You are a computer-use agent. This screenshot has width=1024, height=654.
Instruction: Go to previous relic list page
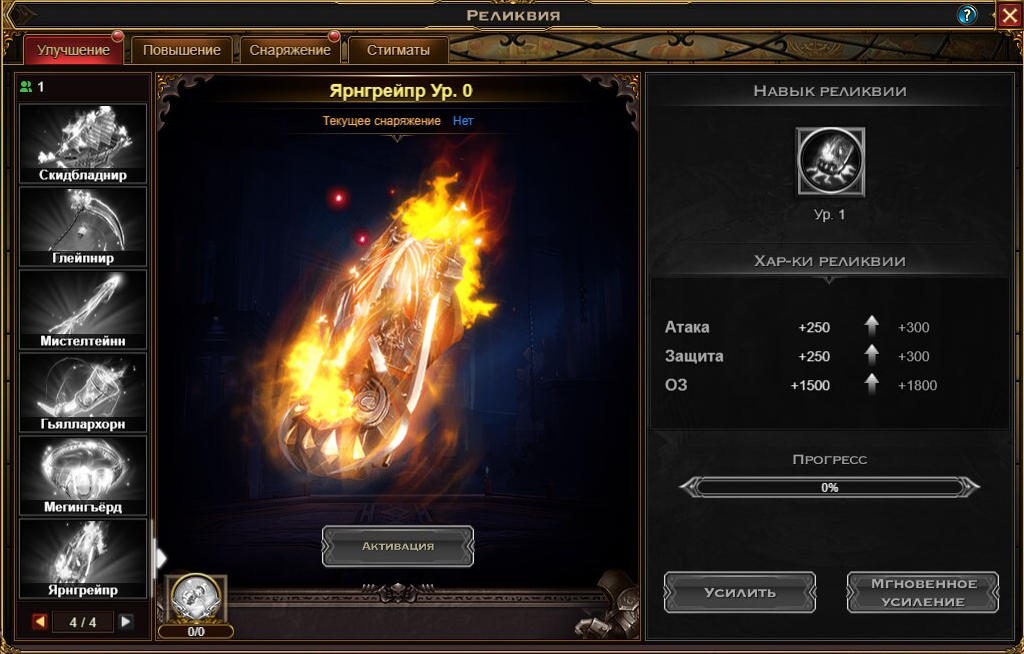(40, 622)
